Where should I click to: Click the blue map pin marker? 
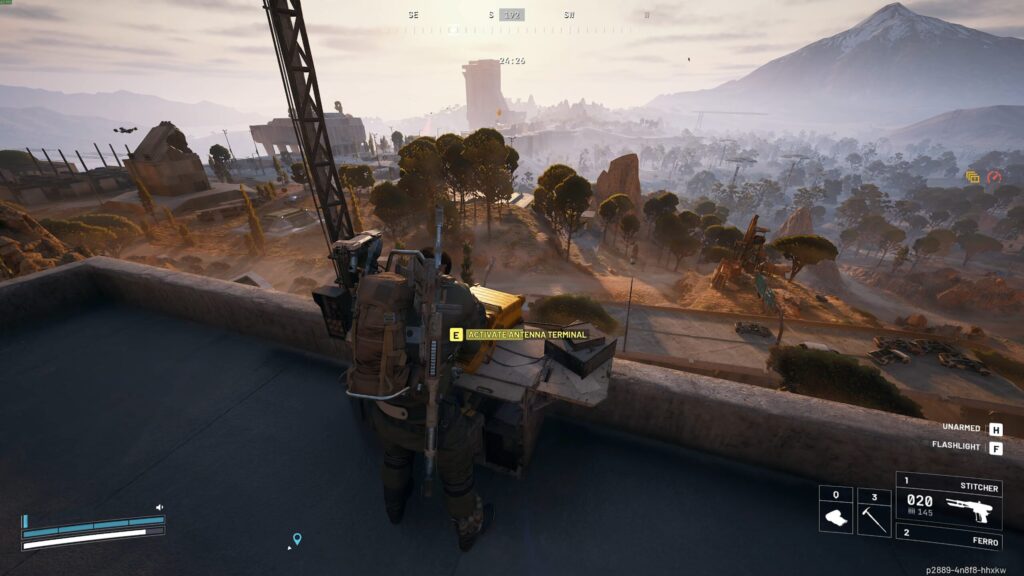click(x=296, y=539)
